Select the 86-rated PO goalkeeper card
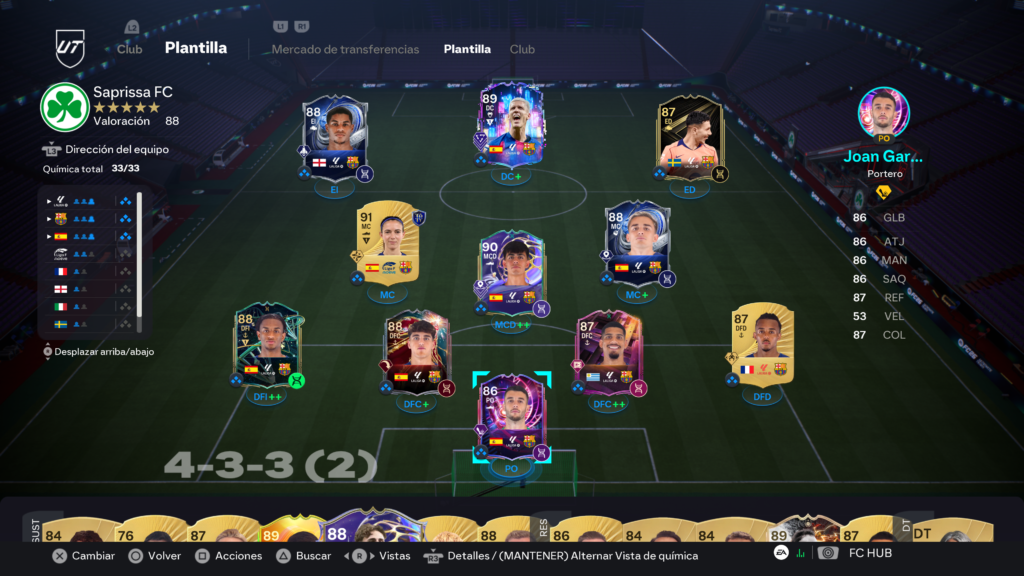The image size is (1024, 576). (x=511, y=416)
